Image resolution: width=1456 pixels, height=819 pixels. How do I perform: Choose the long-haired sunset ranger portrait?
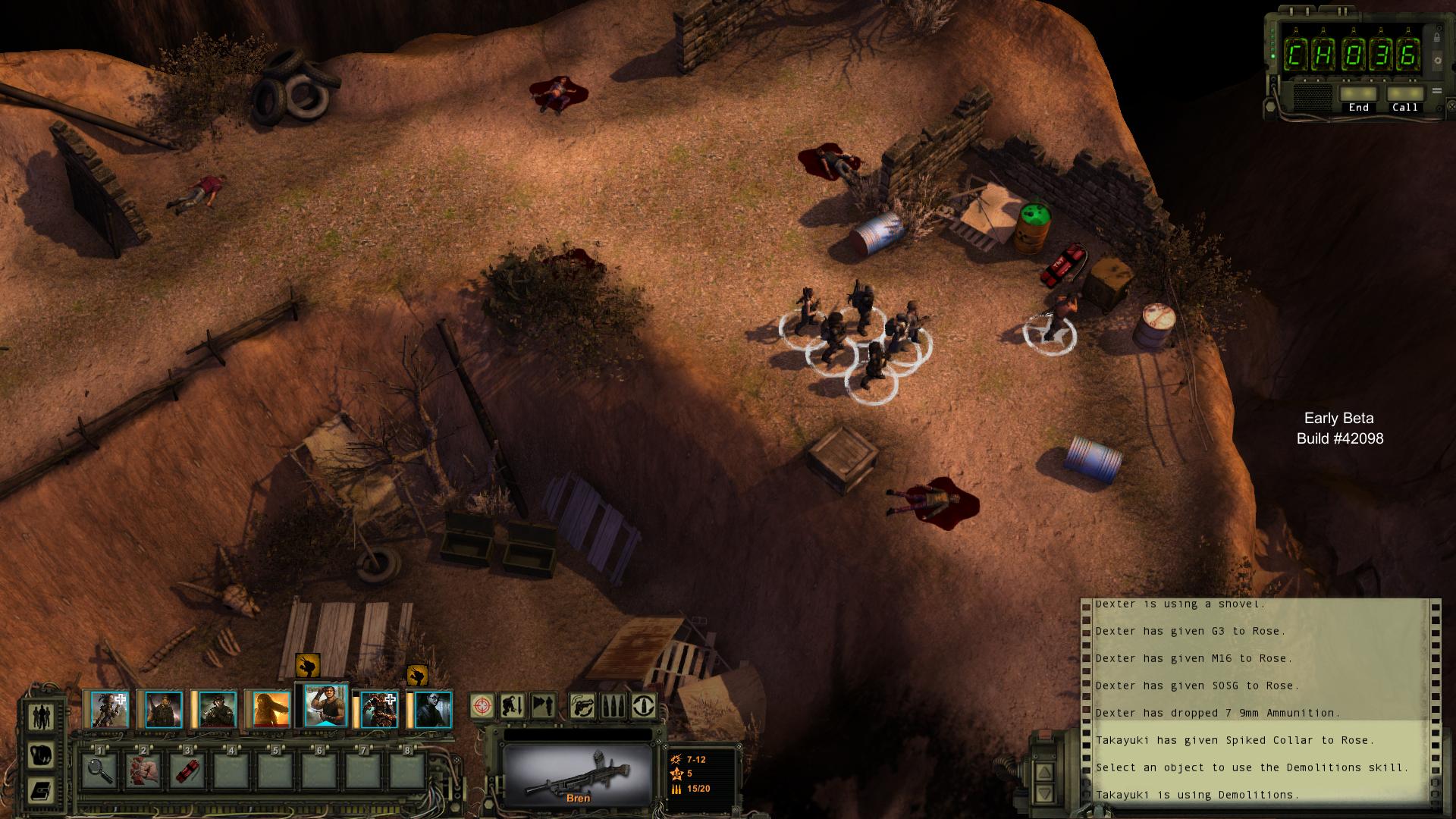click(x=271, y=710)
